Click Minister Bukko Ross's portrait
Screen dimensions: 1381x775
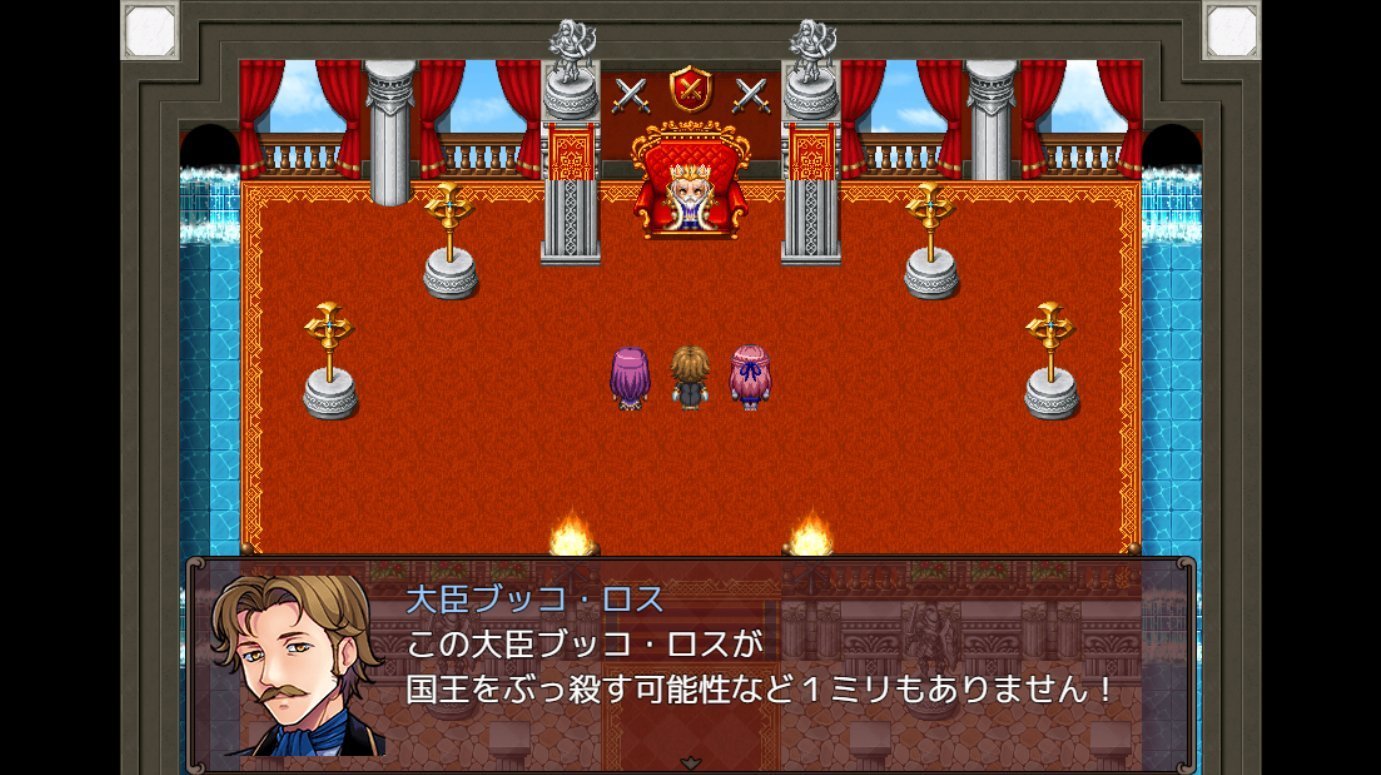click(295, 665)
